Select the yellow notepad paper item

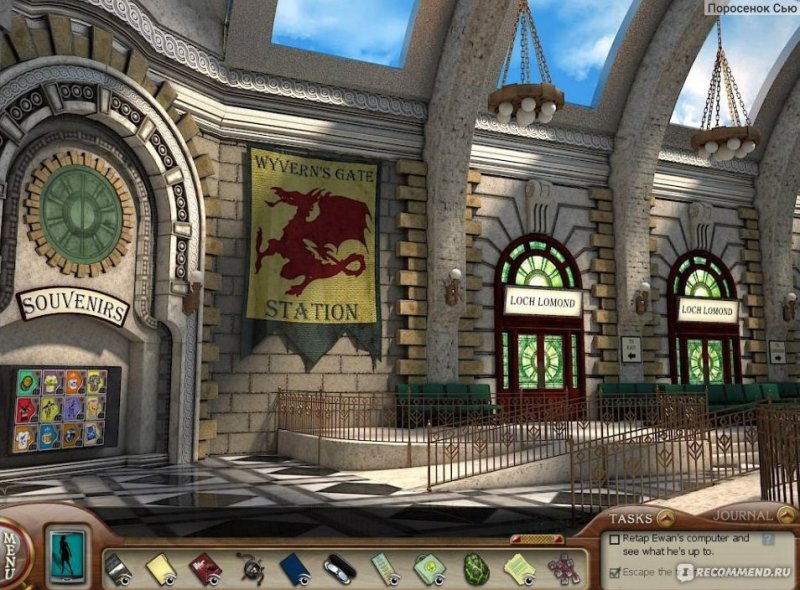pyautogui.click(x=160, y=568)
